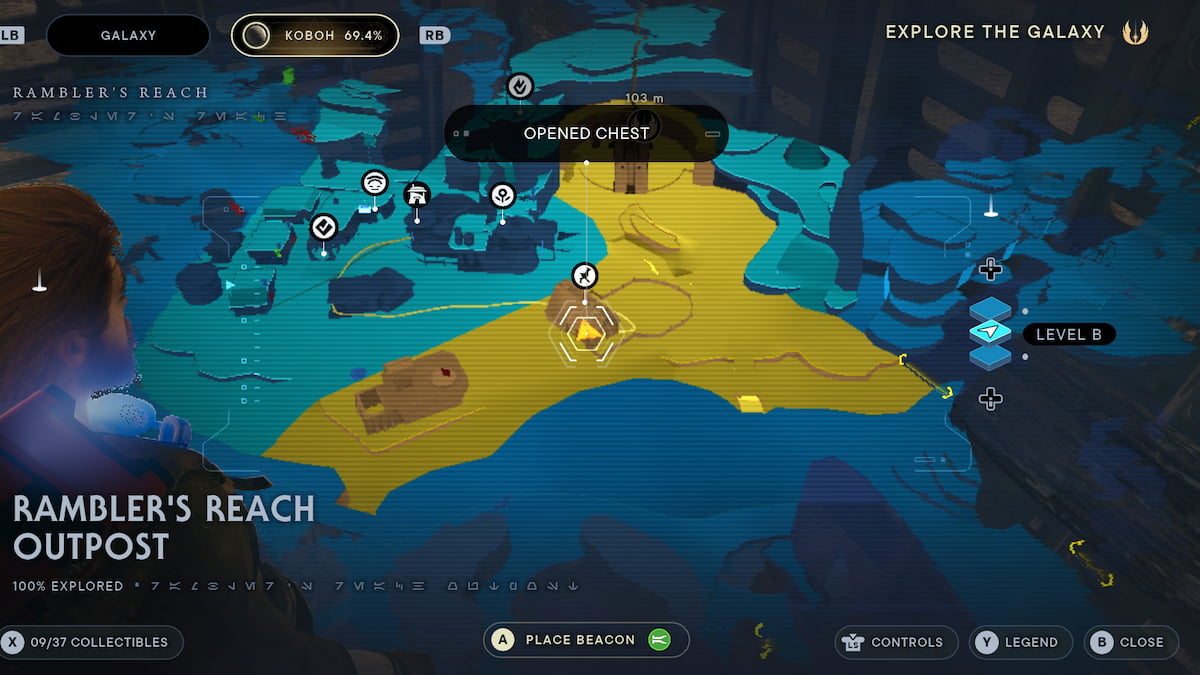
Task: Switch to the layer below Level B
Action: [990, 356]
